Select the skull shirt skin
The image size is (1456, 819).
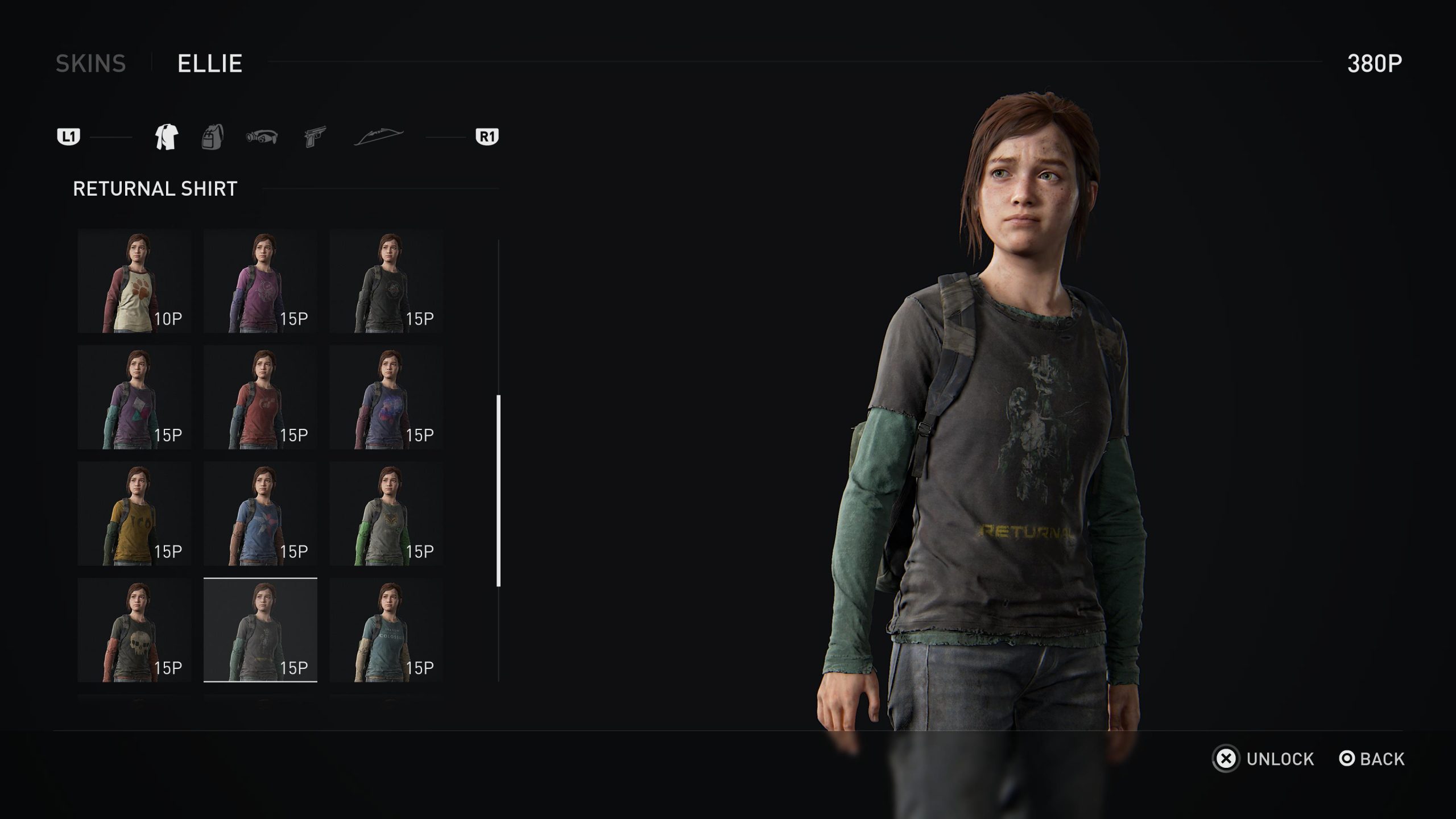point(135,630)
